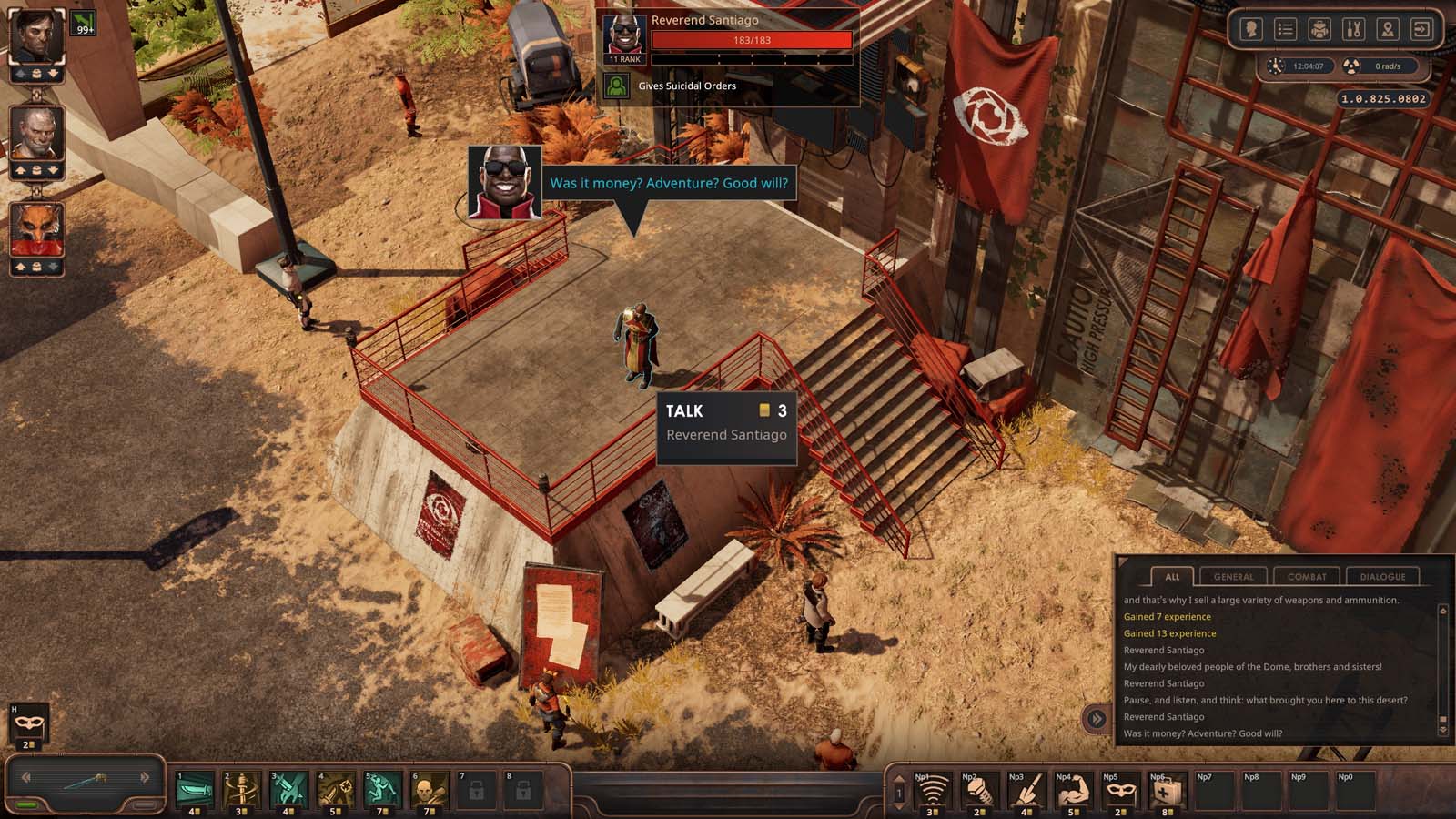Open the character sheet head icon
Image resolution: width=1456 pixels, height=819 pixels.
tap(1251, 30)
